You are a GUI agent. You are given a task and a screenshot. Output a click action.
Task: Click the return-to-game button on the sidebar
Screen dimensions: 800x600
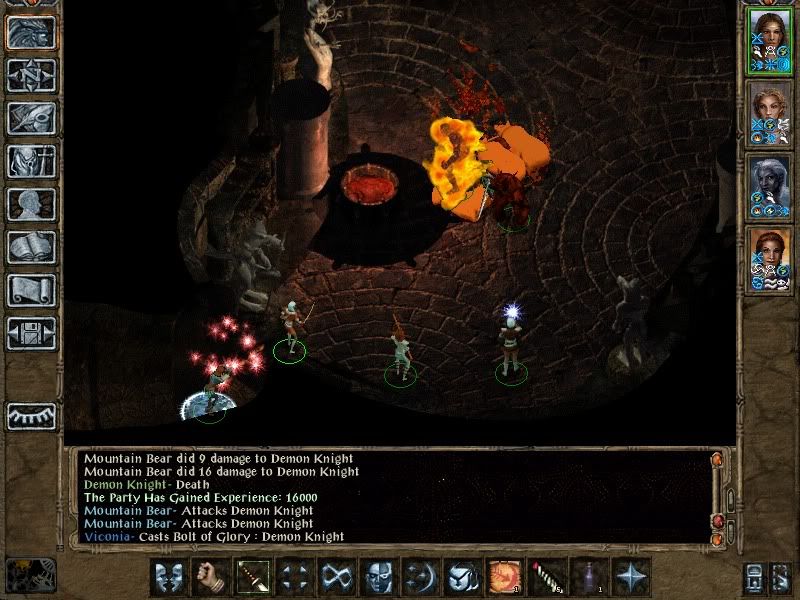click(x=31, y=33)
